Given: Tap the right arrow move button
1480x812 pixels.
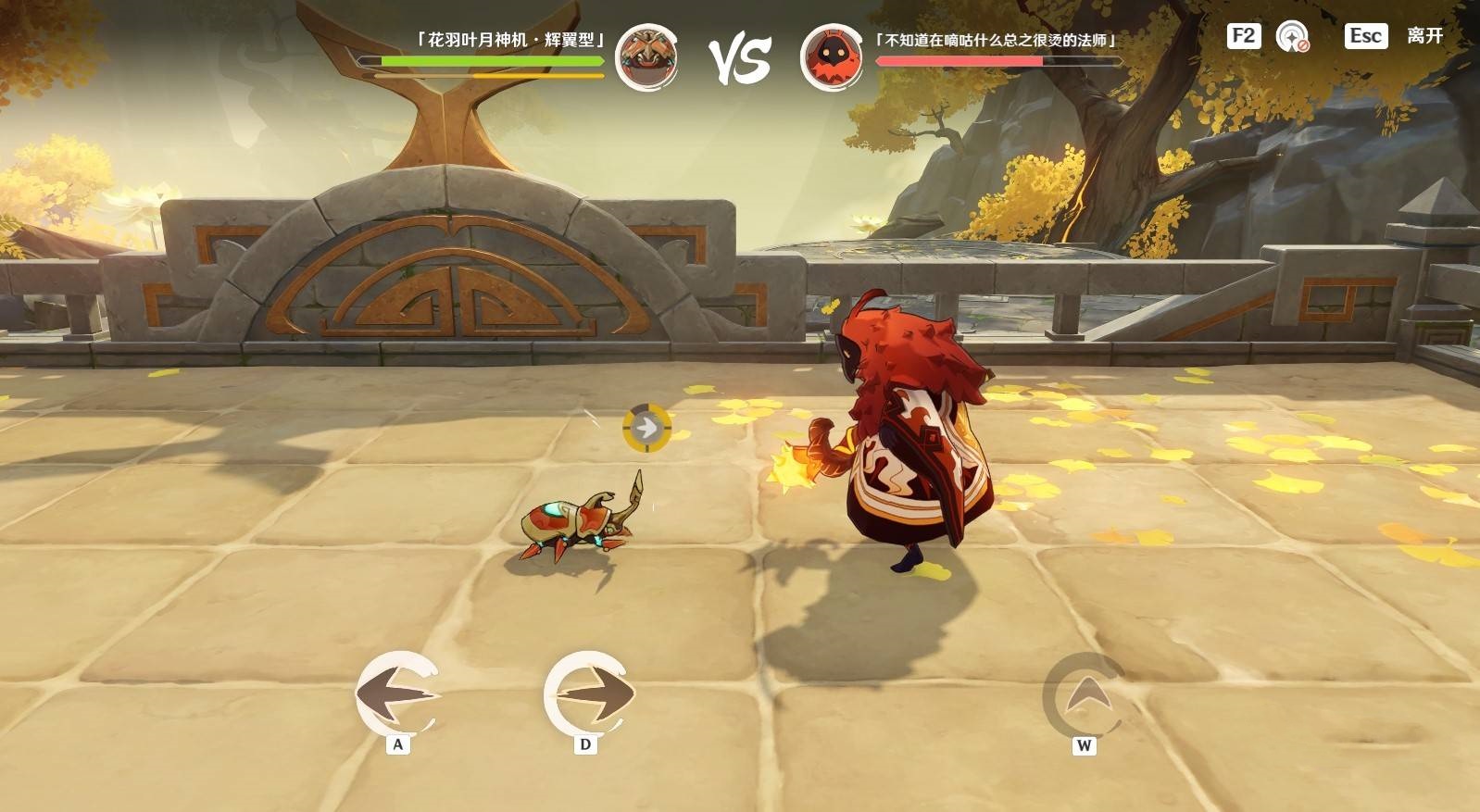Looking at the screenshot, I should (x=588, y=693).
